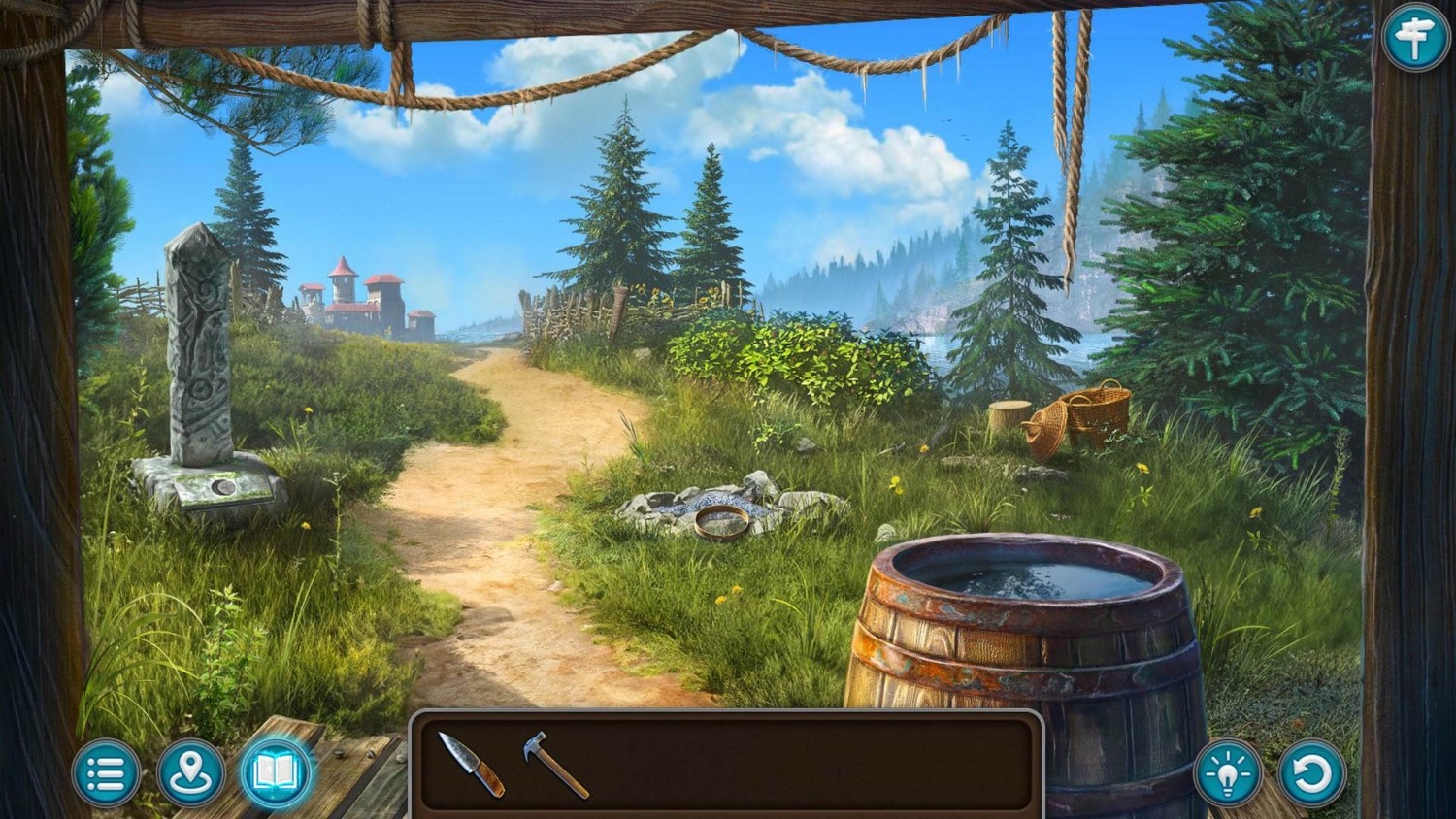The width and height of the screenshot is (1456, 819).
Task: Open the signpost navigation button
Action: pos(1415,38)
